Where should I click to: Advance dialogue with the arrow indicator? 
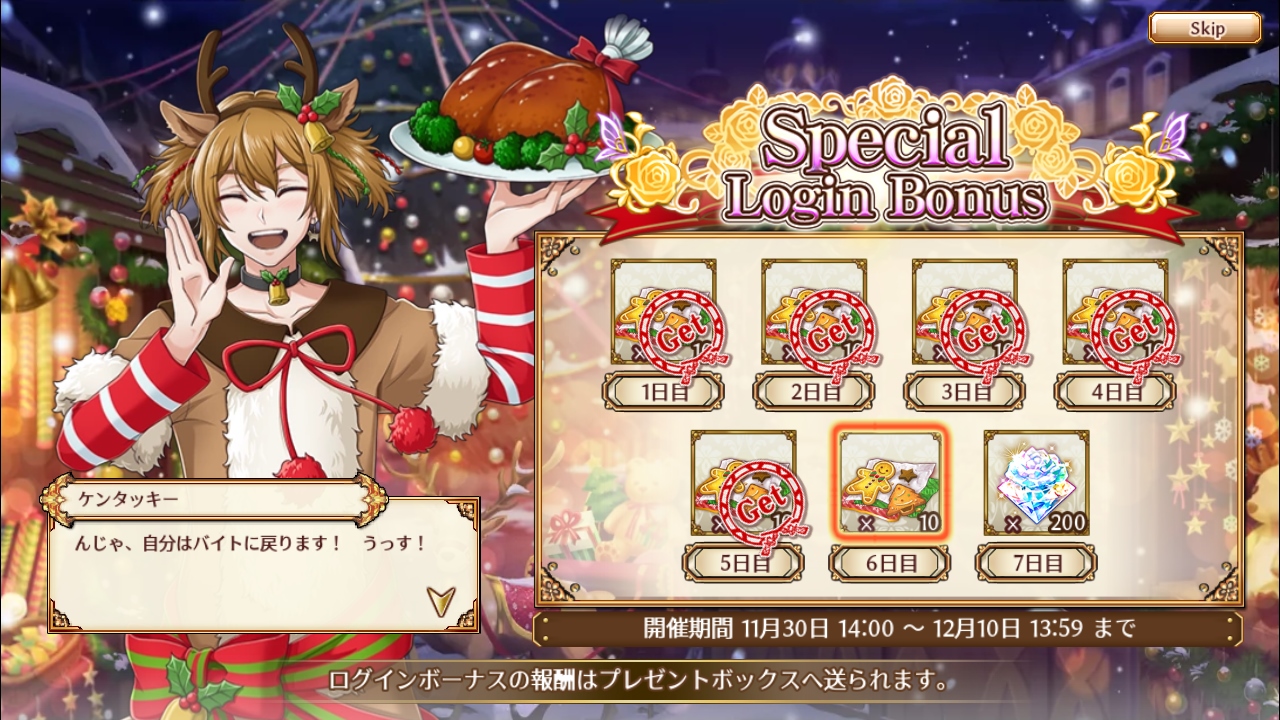[439, 599]
